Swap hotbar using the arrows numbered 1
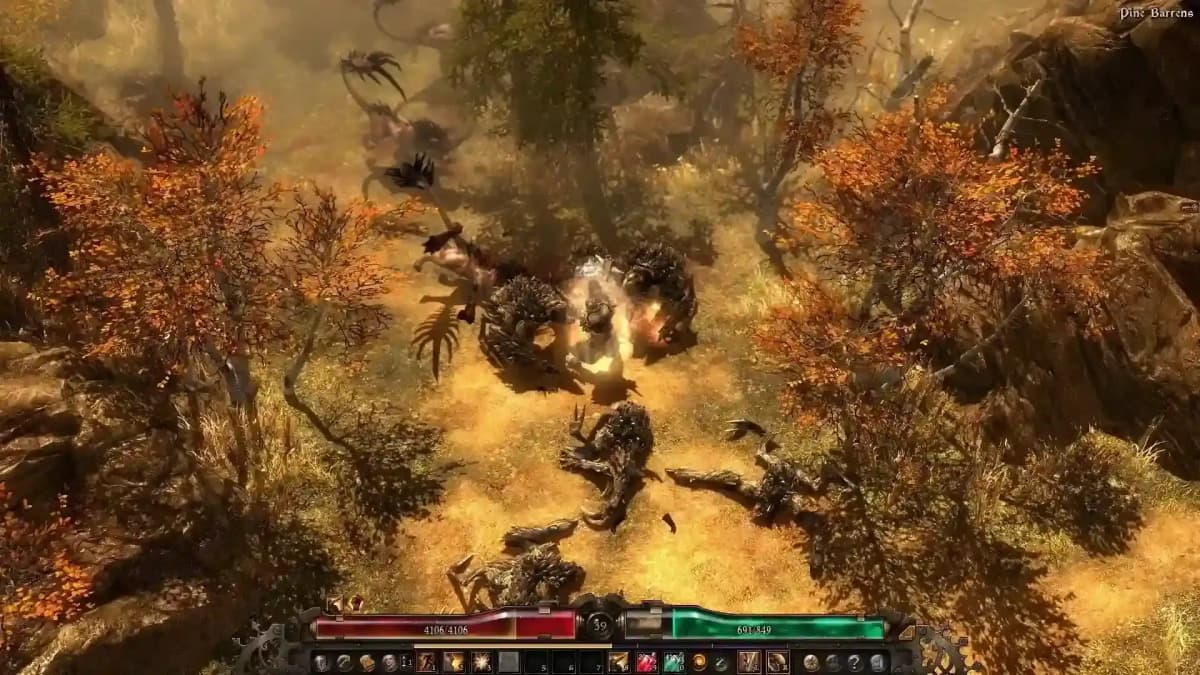 click(406, 662)
